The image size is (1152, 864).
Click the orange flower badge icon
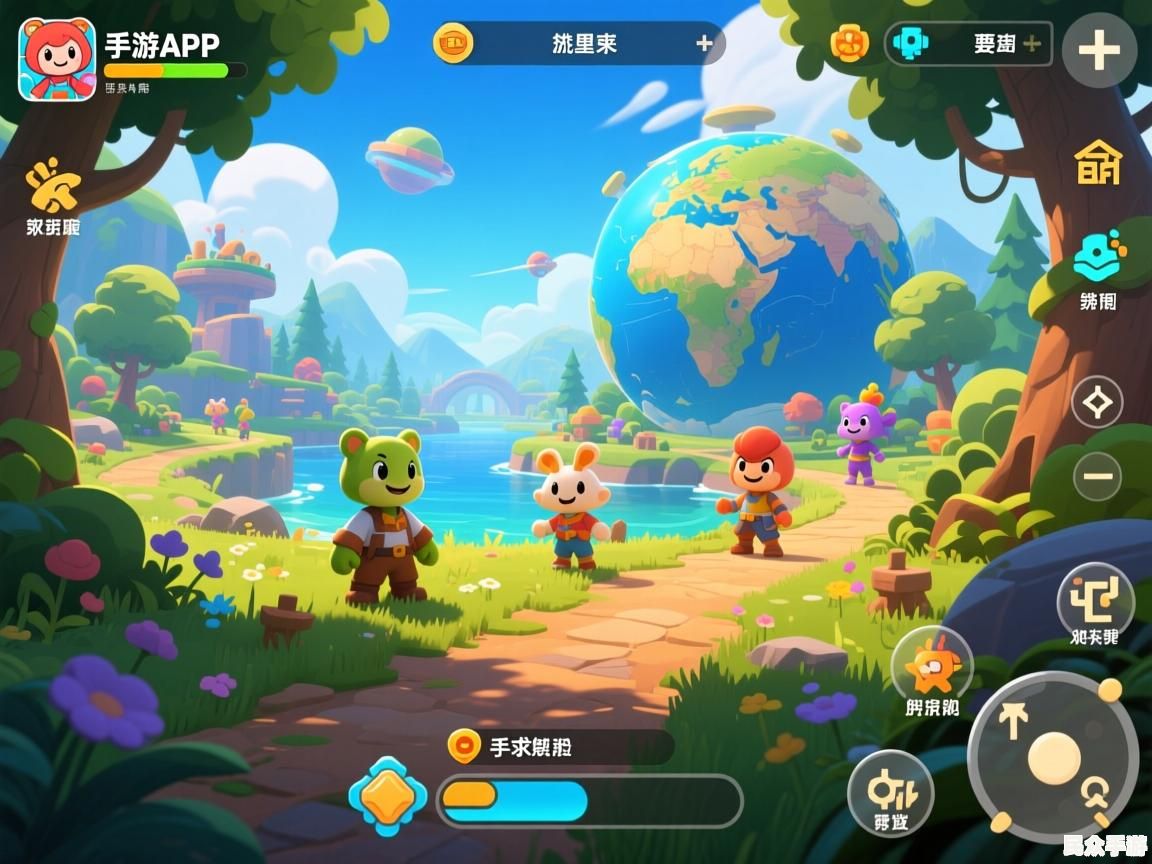click(x=849, y=43)
